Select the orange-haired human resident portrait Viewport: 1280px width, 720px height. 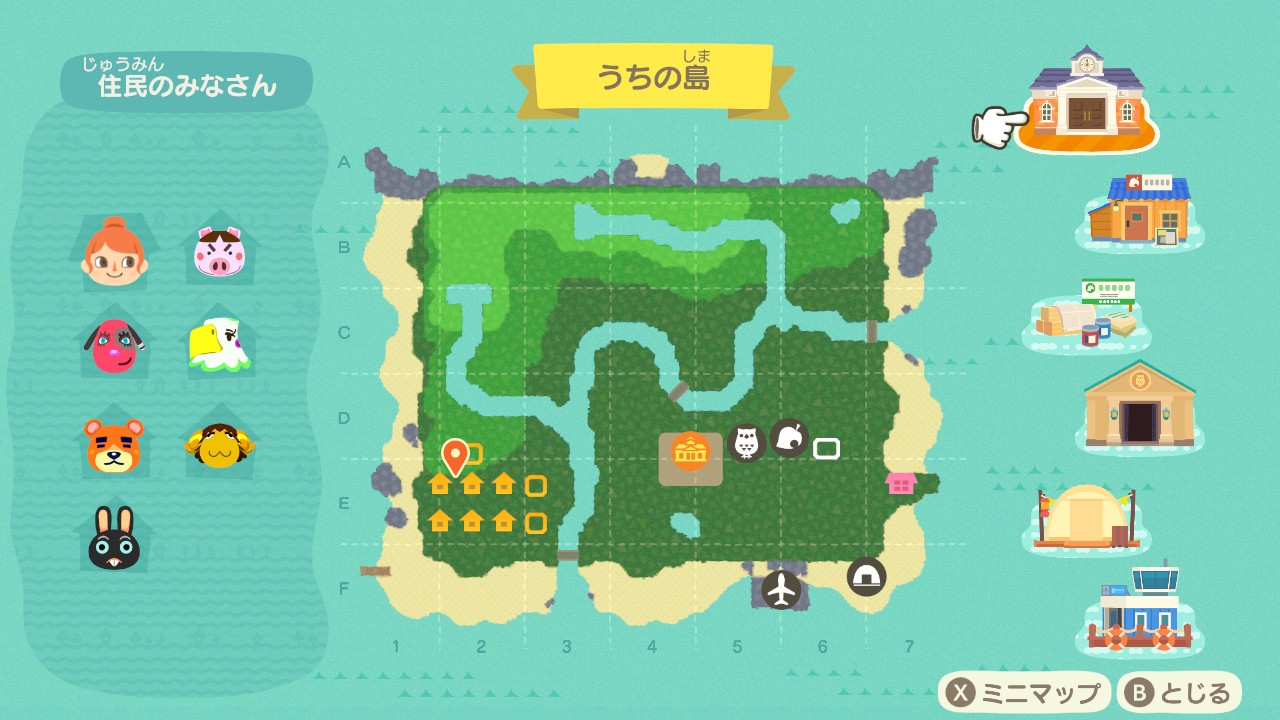click(x=114, y=252)
